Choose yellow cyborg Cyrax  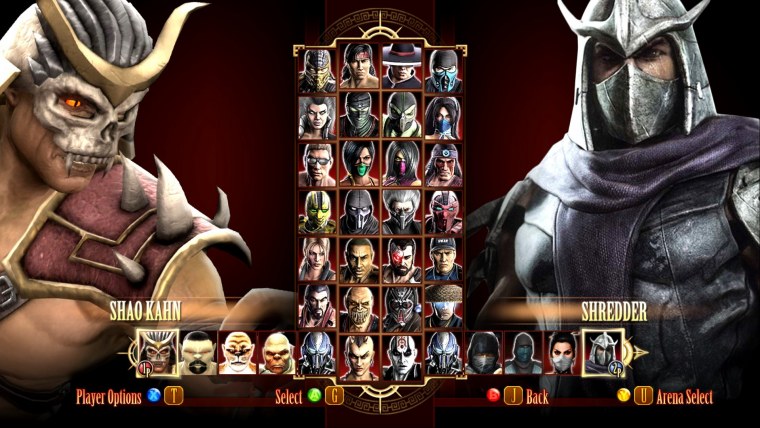(317, 212)
